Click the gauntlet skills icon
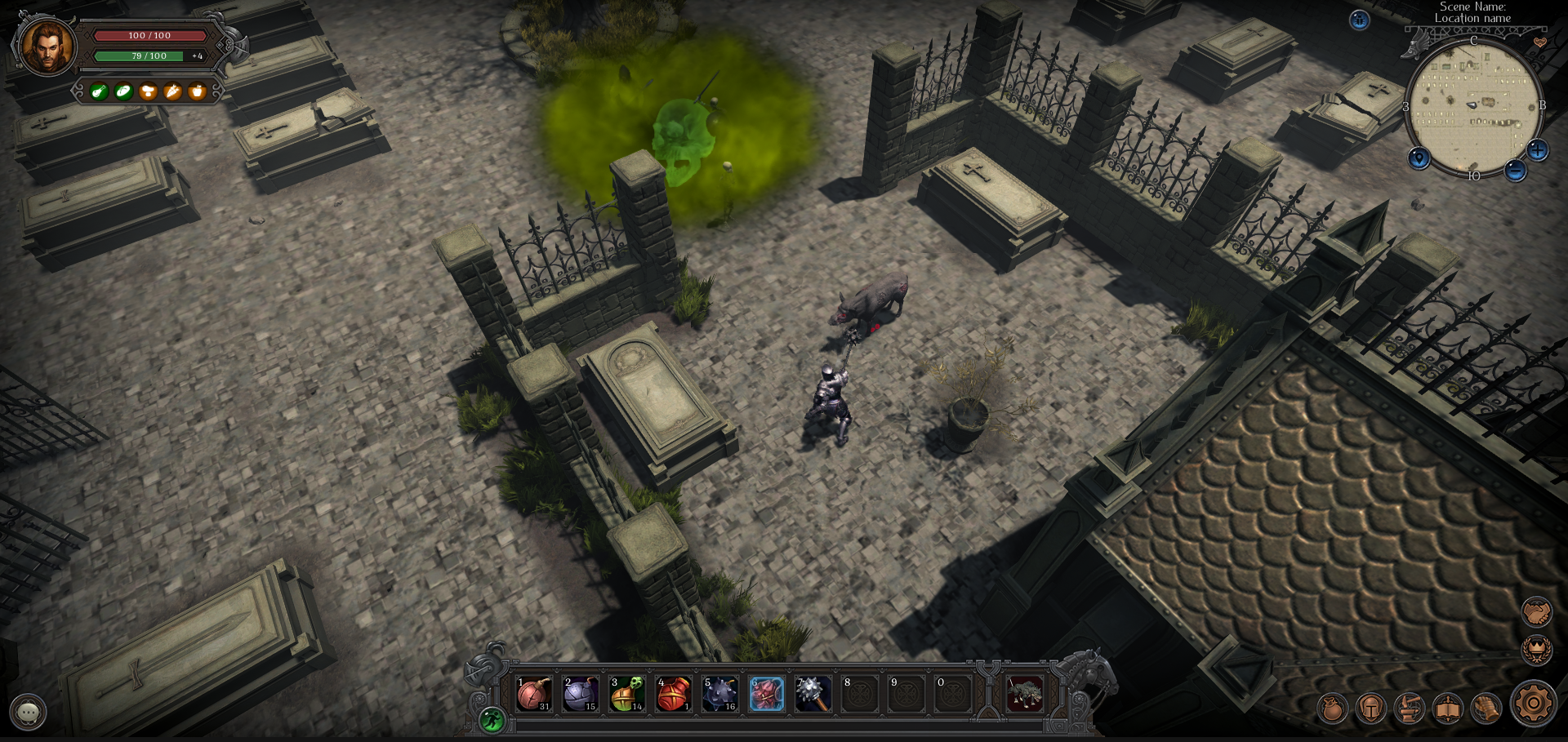The height and width of the screenshot is (742, 1568). coord(1486,708)
